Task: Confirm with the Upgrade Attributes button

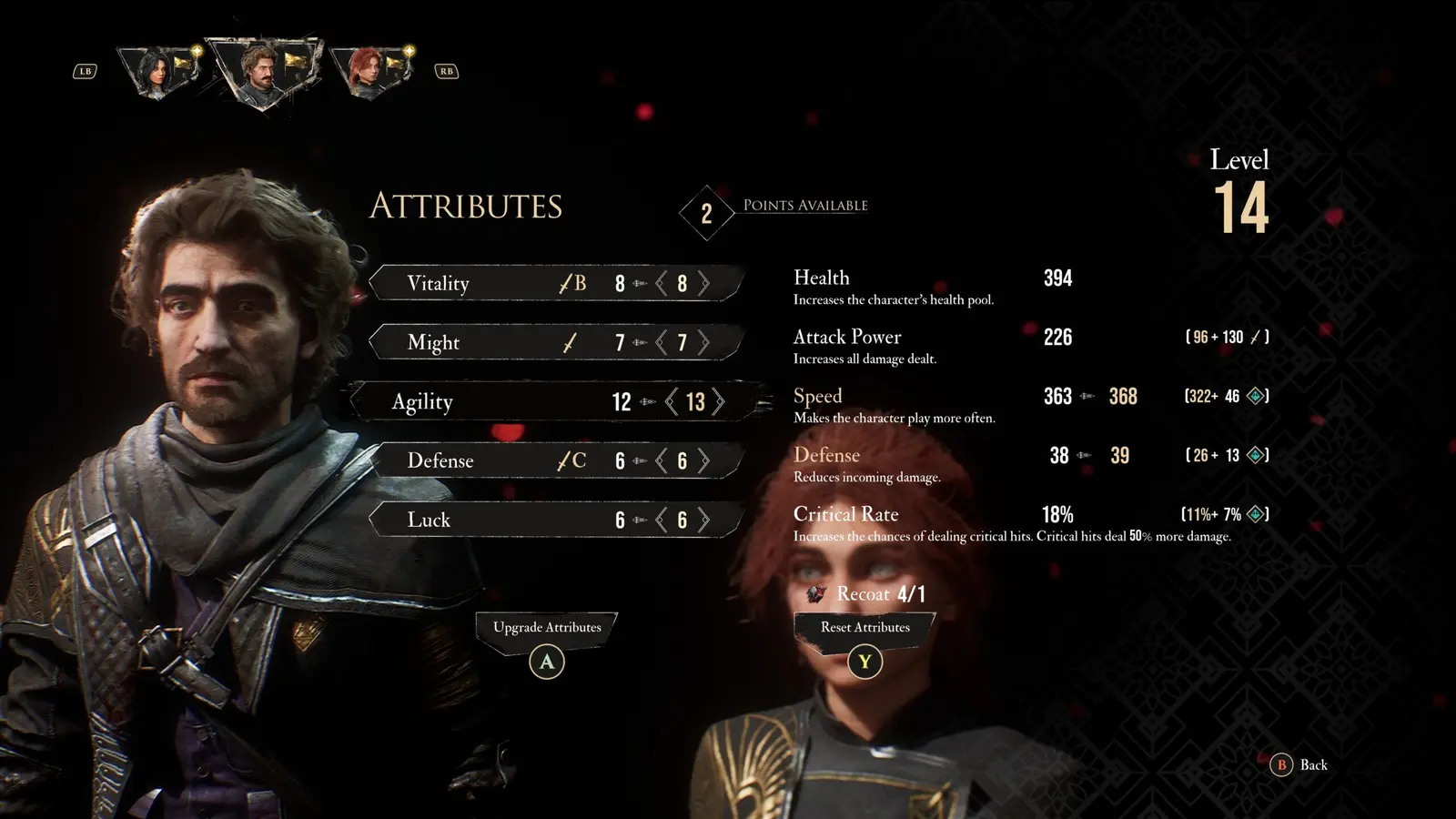Action: tap(547, 628)
